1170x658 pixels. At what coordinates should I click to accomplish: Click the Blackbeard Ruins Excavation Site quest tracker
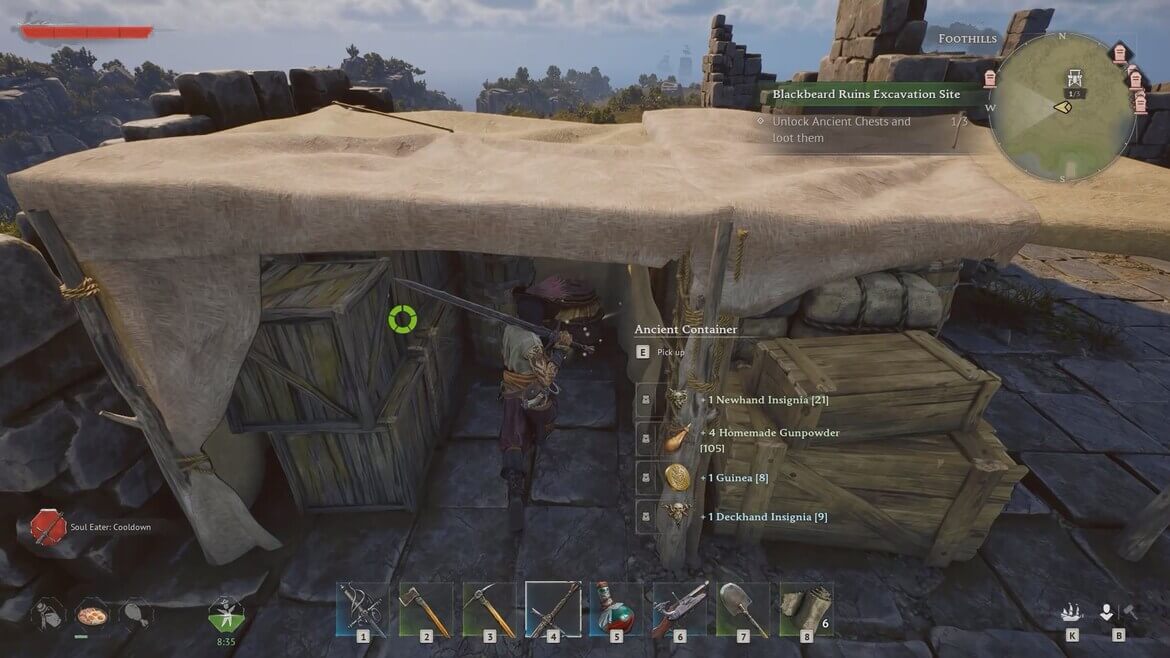[x=866, y=94]
